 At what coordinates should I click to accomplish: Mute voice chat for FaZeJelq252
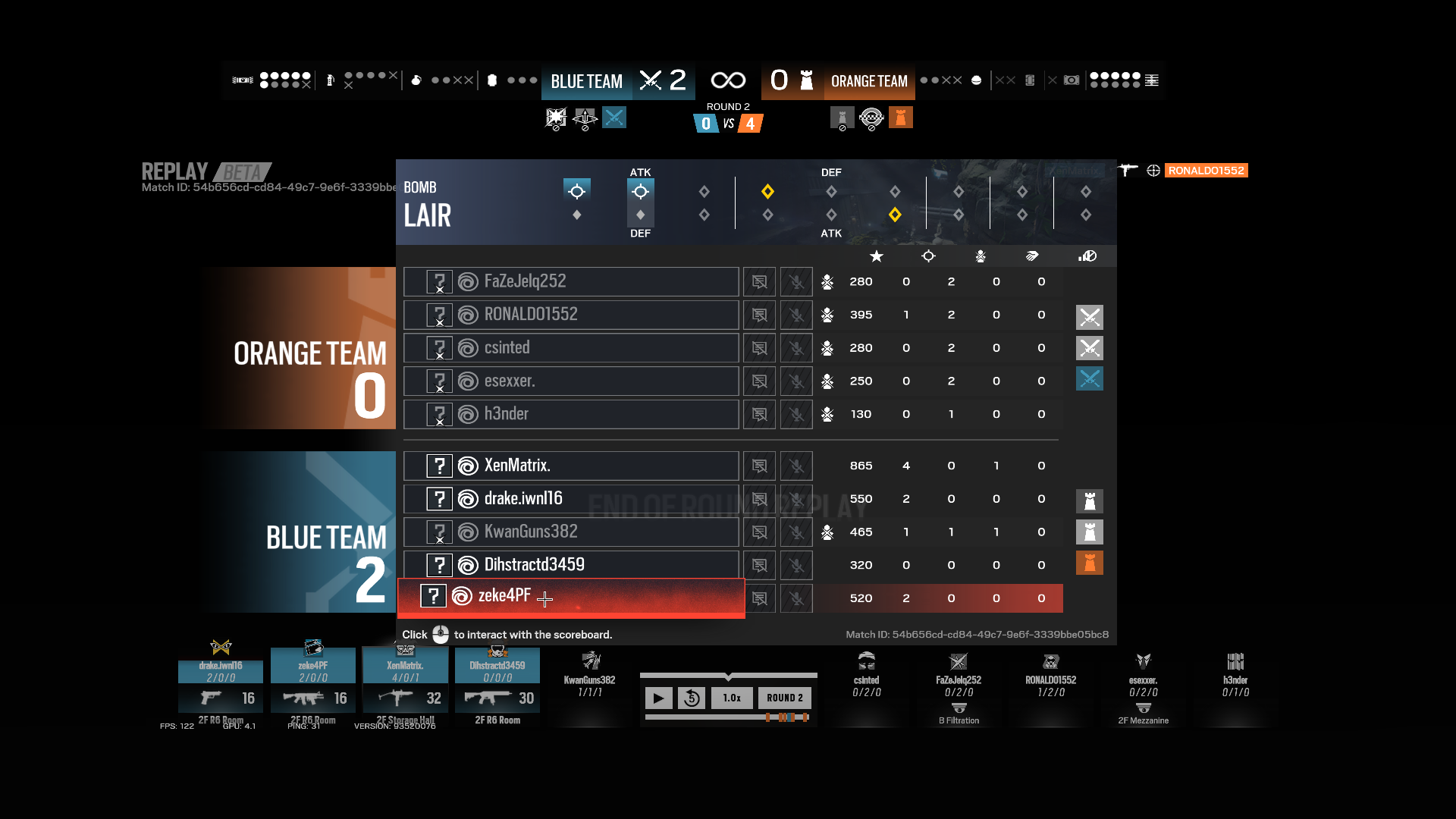[796, 281]
